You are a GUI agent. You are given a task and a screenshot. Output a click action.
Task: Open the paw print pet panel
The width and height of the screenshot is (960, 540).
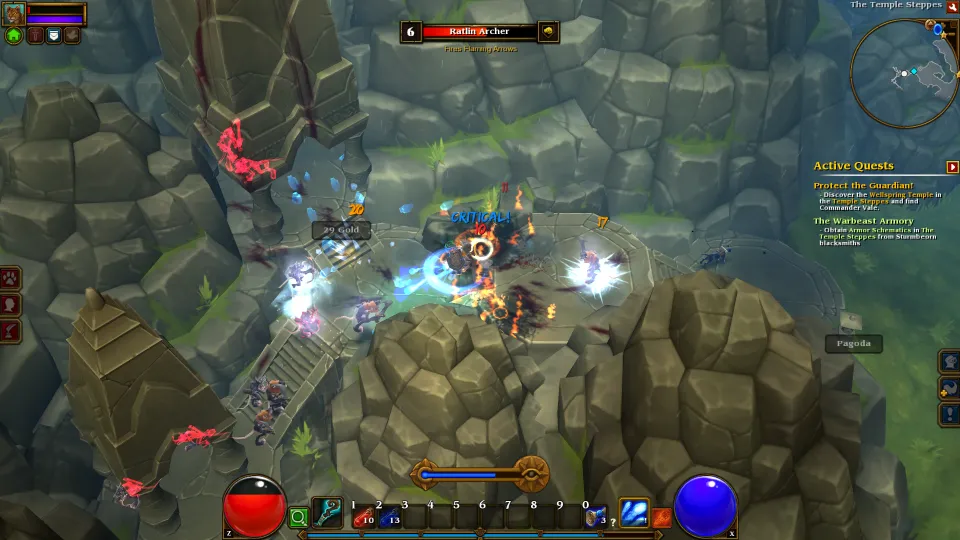11,278
